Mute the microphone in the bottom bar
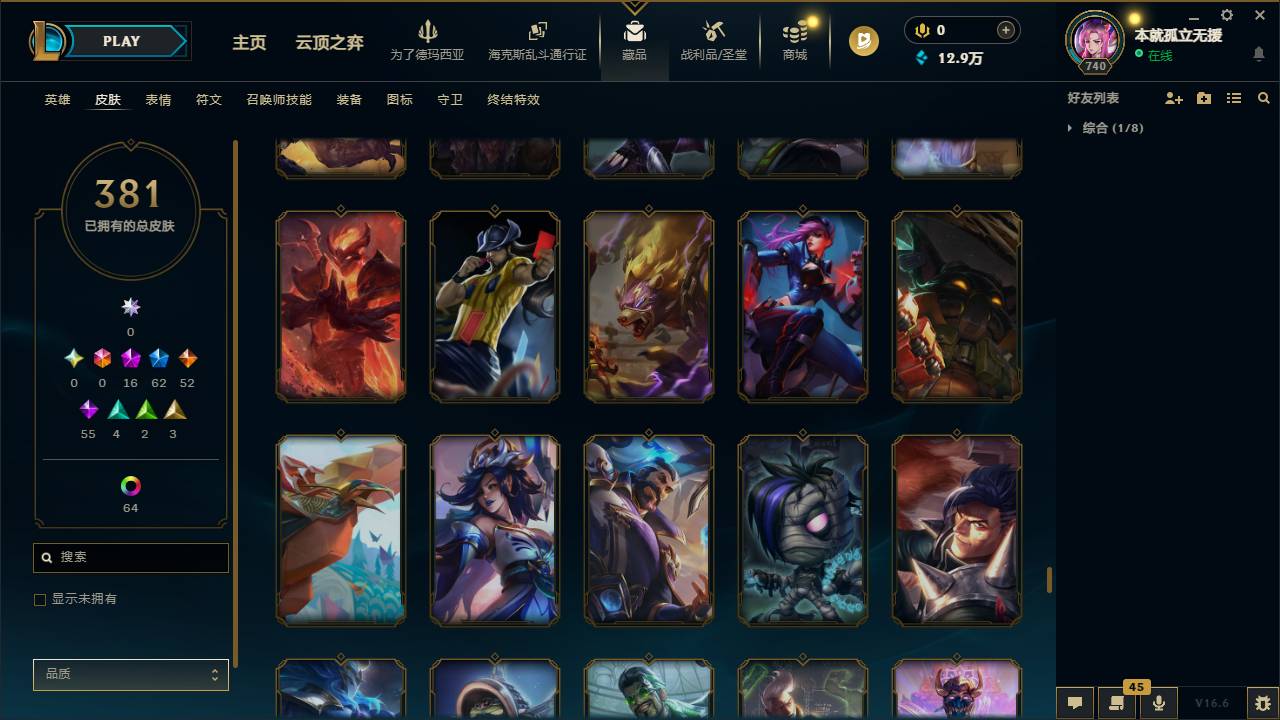Image resolution: width=1280 pixels, height=720 pixels. [1158, 703]
